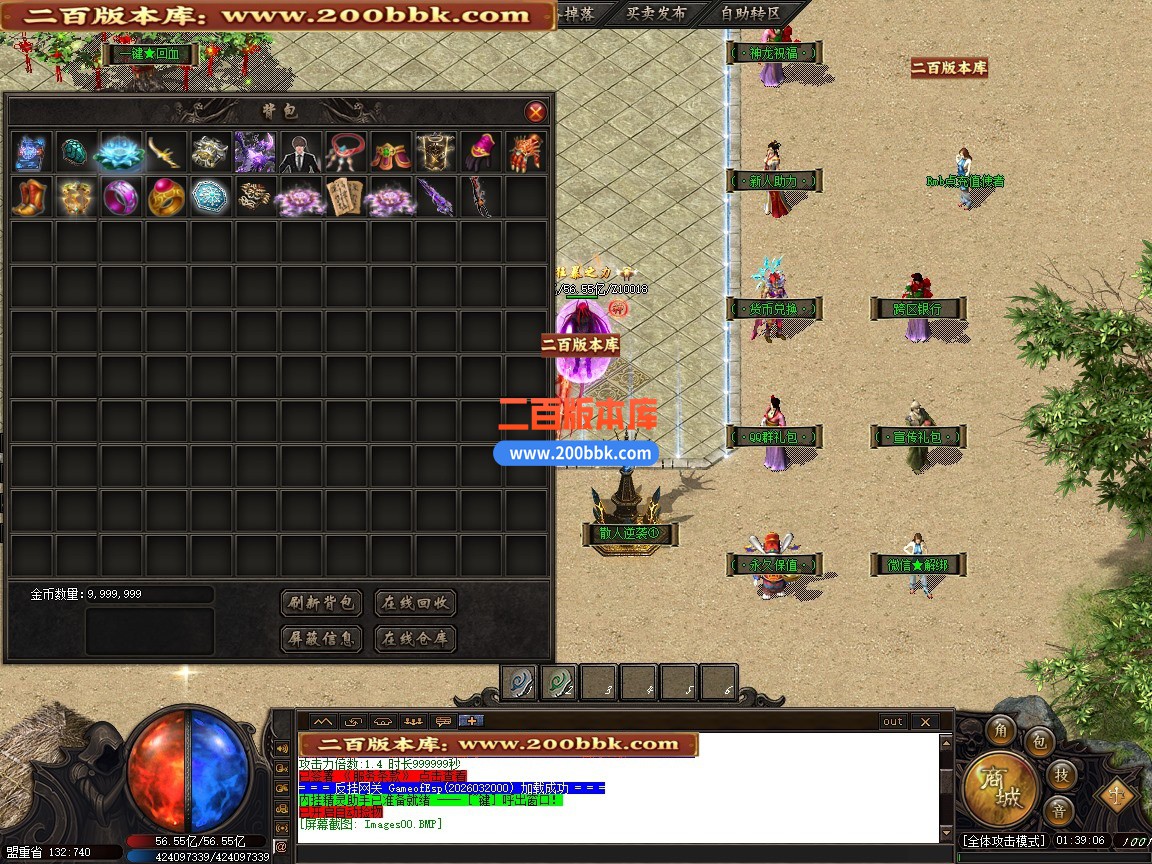The width and height of the screenshot is (1152, 864).
Task: Close the 背包 inventory window
Action: pos(536,111)
